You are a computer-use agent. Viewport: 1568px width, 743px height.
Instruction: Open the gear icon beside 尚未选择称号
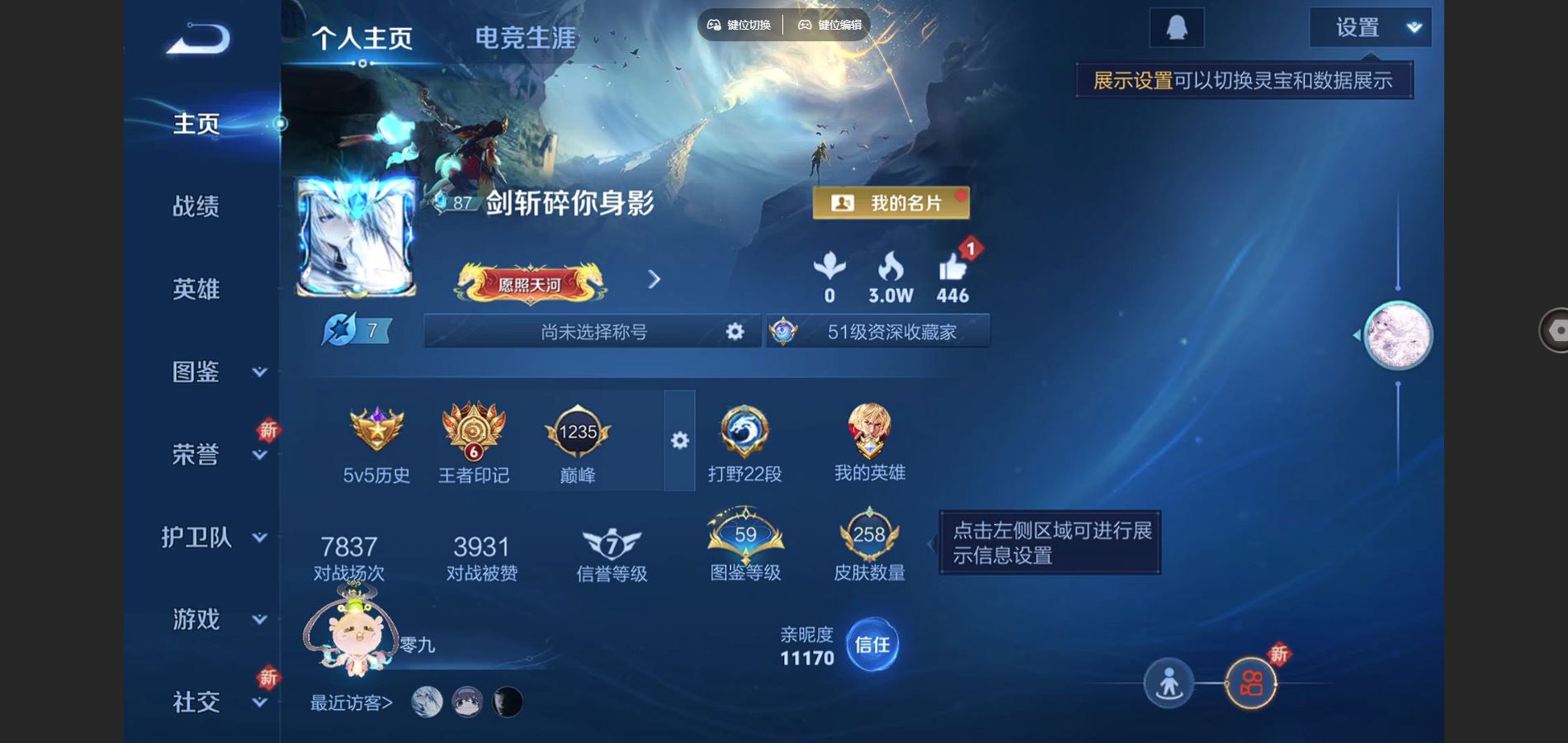coord(733,331)
